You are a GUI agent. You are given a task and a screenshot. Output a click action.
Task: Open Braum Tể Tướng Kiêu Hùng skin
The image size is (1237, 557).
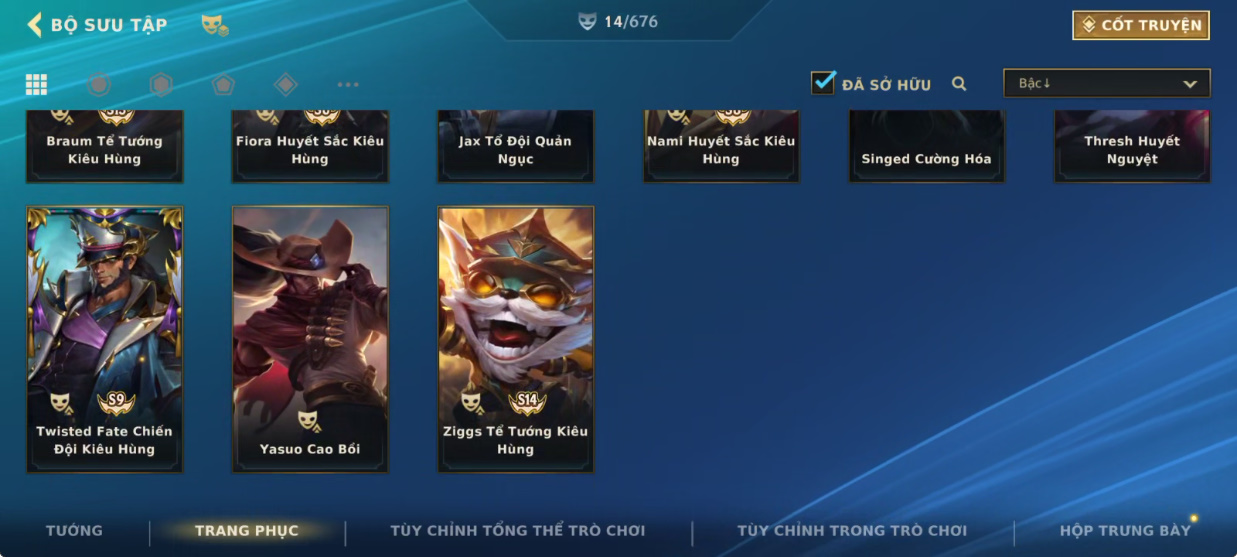(105, 146)
